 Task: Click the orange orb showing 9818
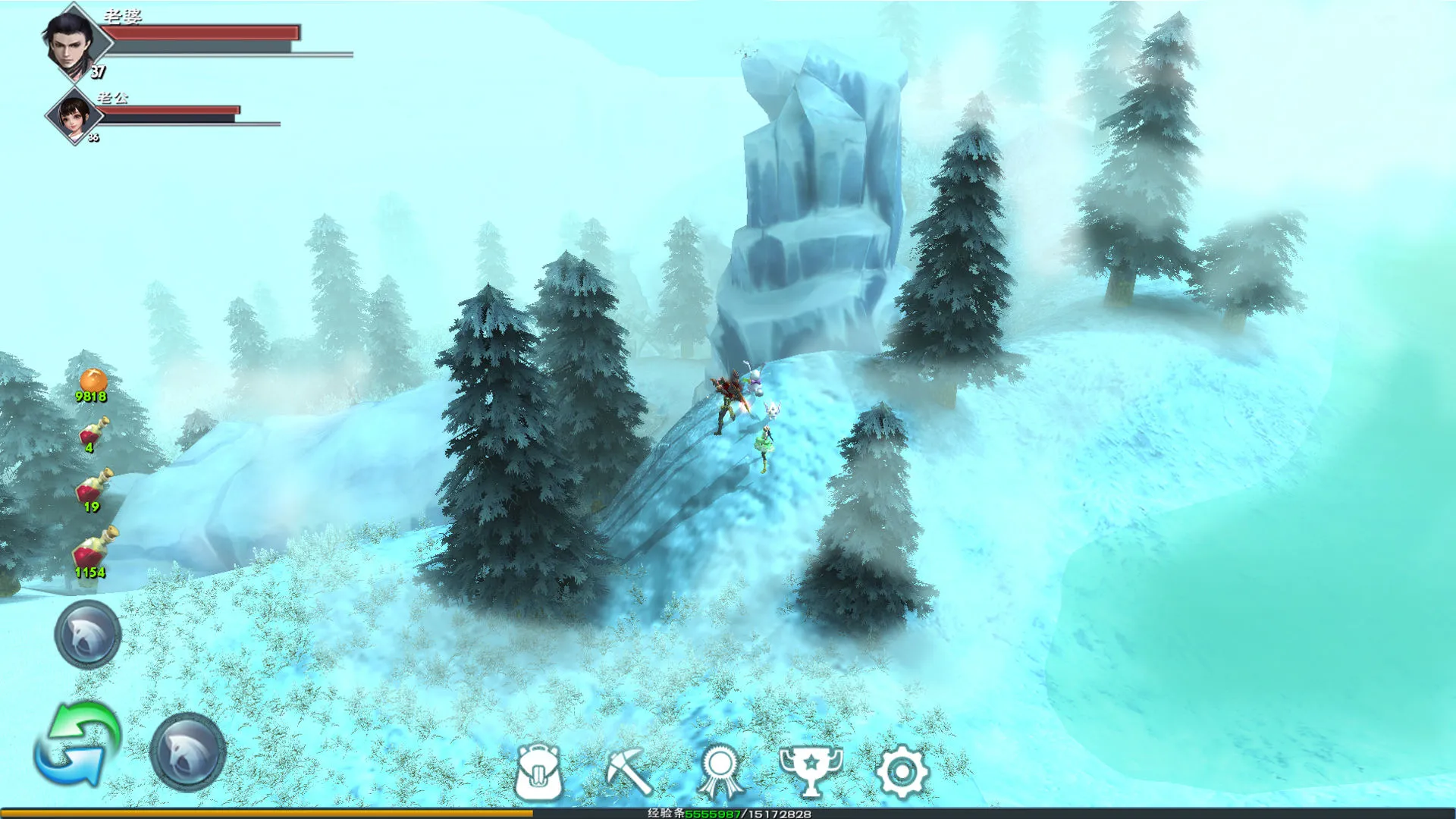point(93,381)
